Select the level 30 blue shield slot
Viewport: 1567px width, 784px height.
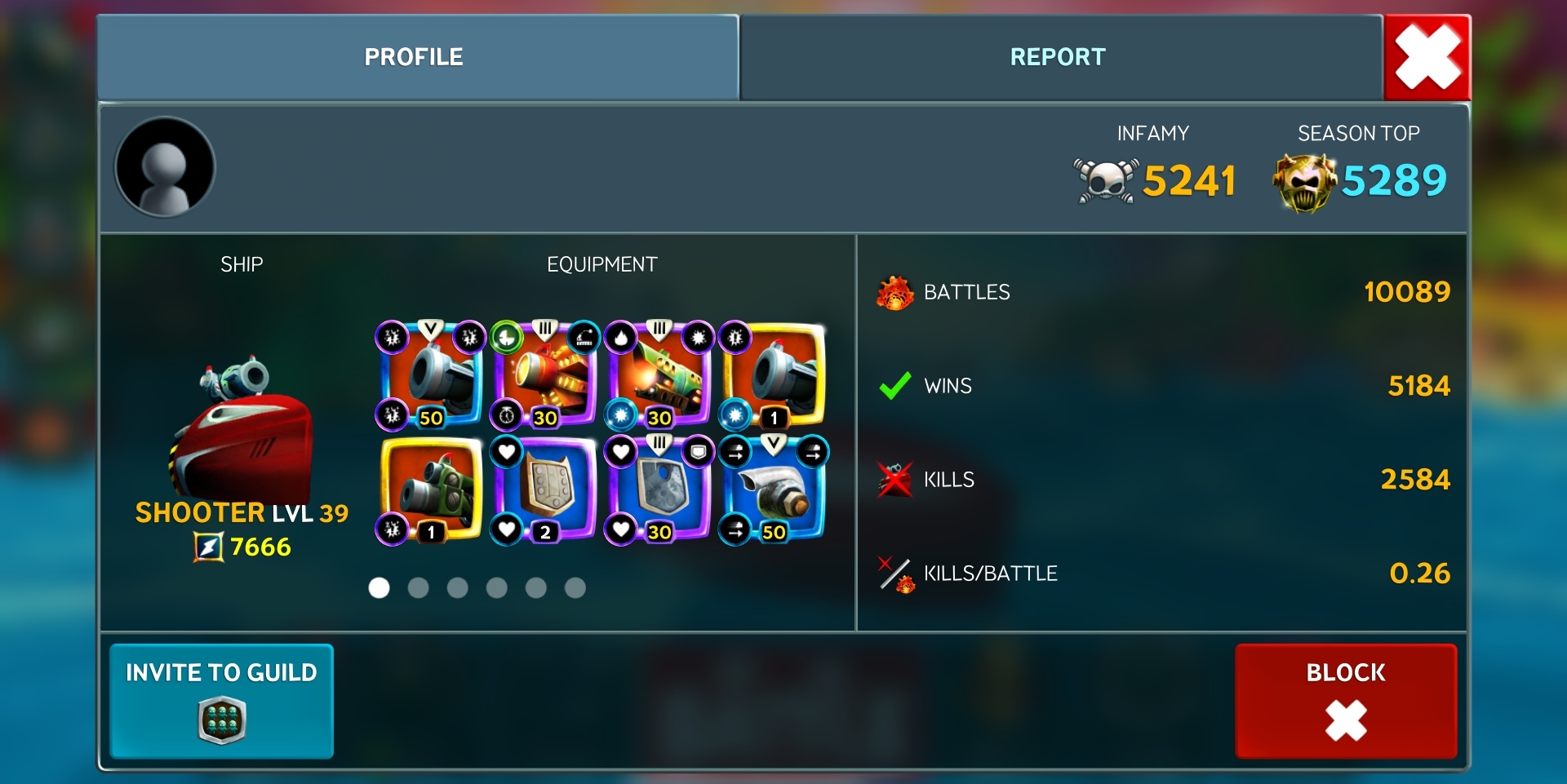659,489
